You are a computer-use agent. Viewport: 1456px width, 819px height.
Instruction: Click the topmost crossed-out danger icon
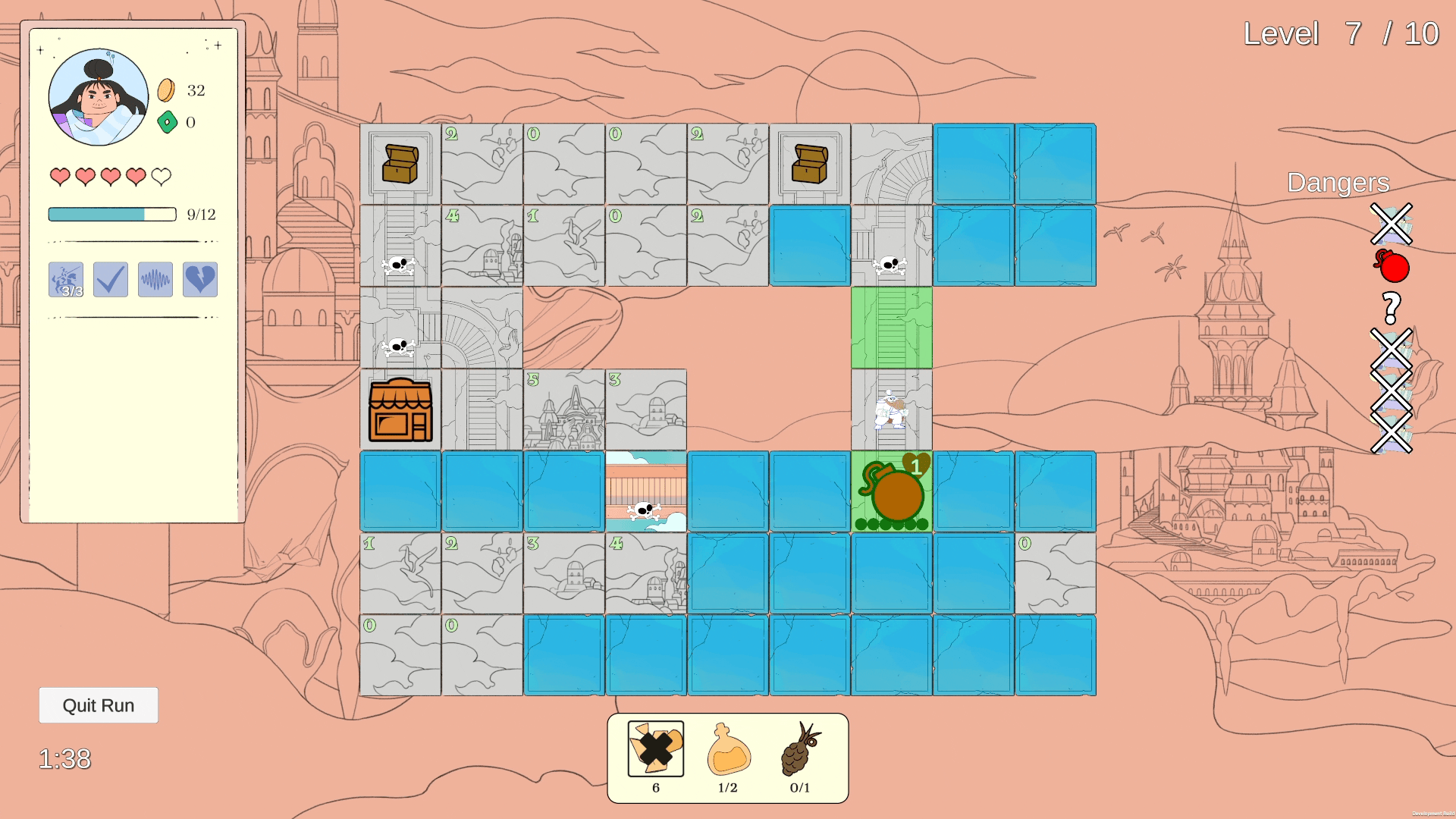pos(1390,224)
